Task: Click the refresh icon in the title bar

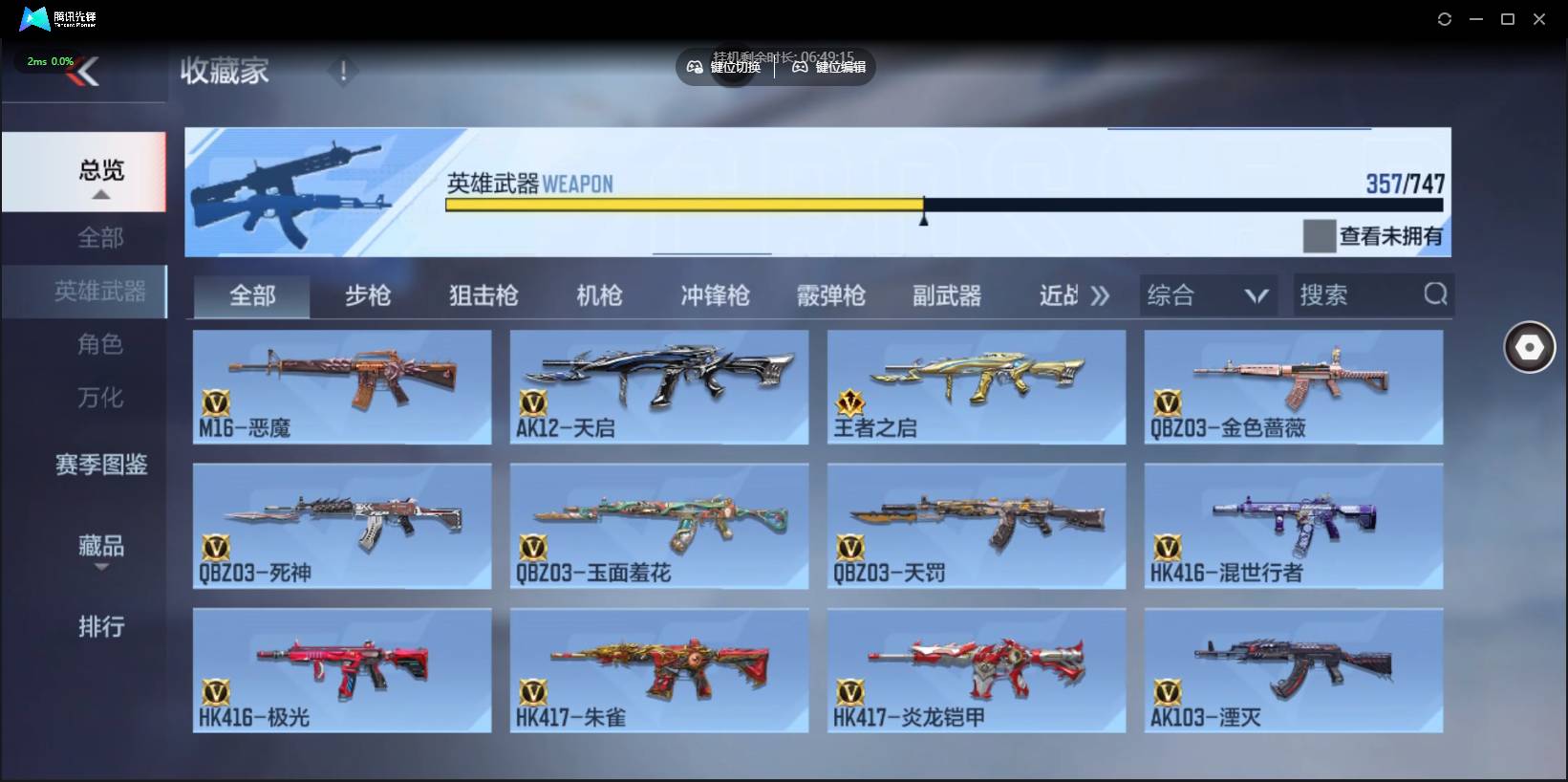Action: (1444, 18)
